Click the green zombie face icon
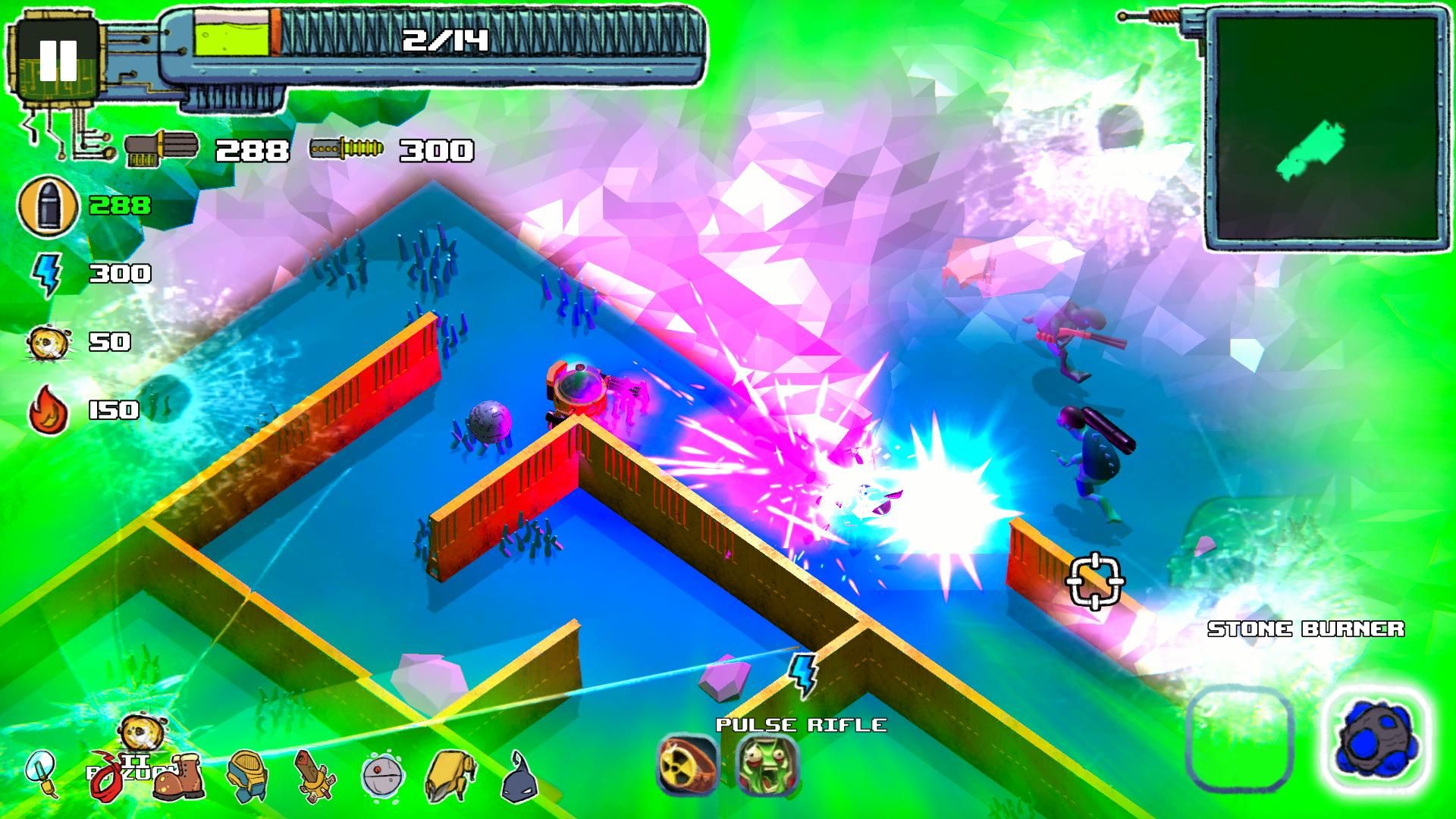This screenshot has height=819, width=1456. [x=766, y=763]
